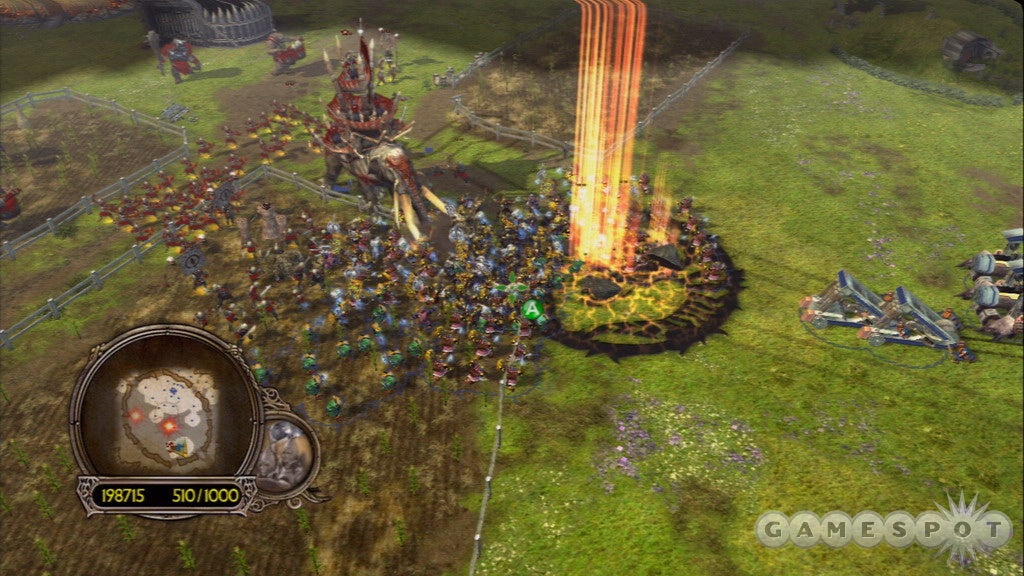Click the circular minimap

click(165, 410)
